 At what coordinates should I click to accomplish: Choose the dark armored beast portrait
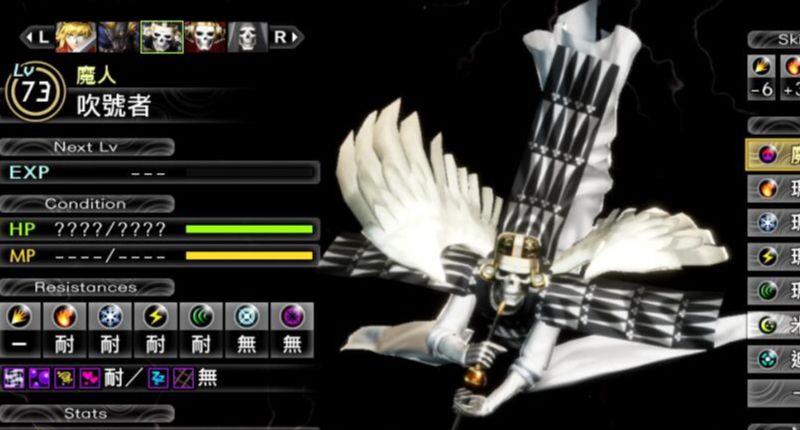[117, 37]
